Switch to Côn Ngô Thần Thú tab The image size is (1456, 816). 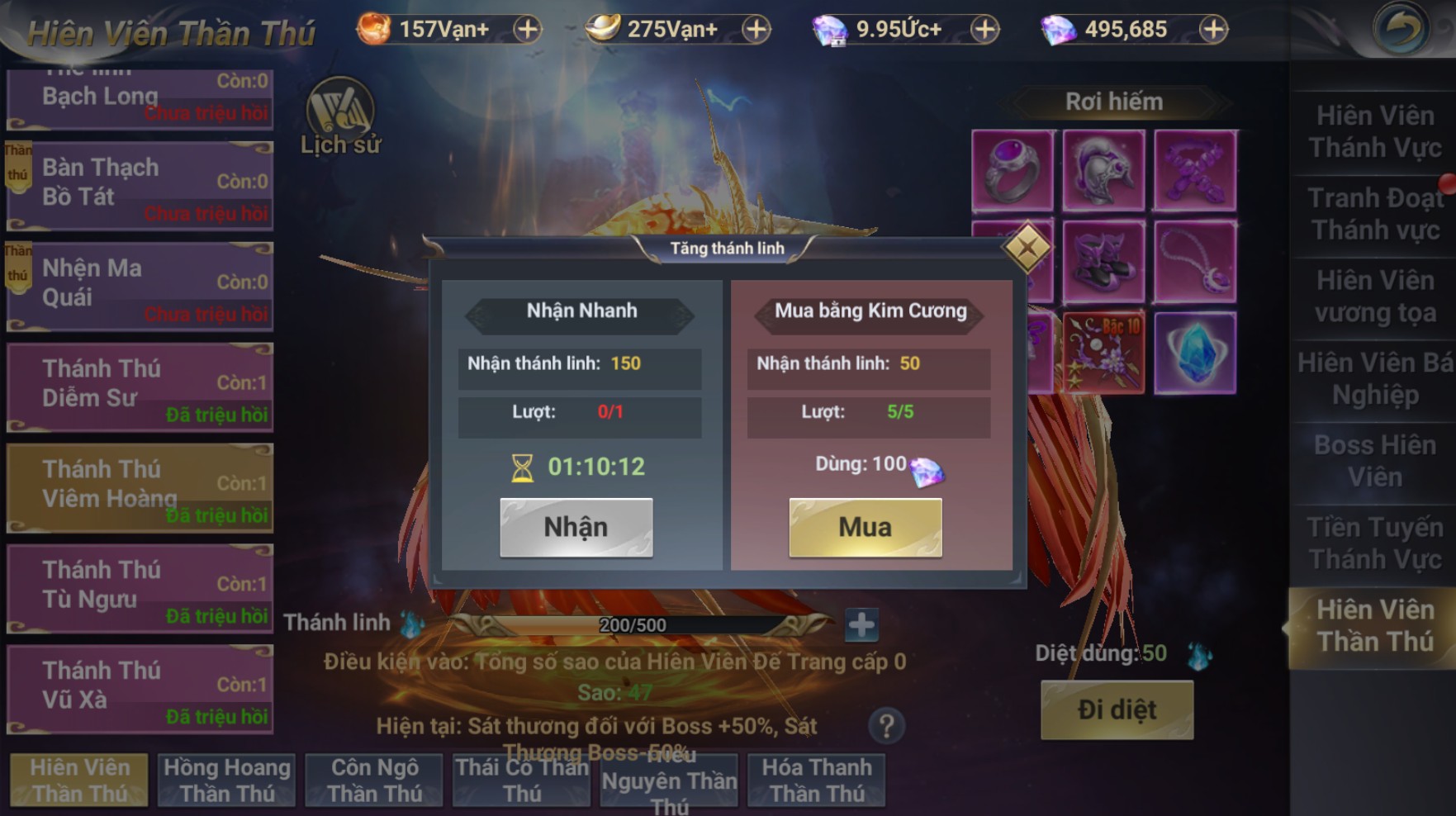pyautogui.click(x=374, y=780)
